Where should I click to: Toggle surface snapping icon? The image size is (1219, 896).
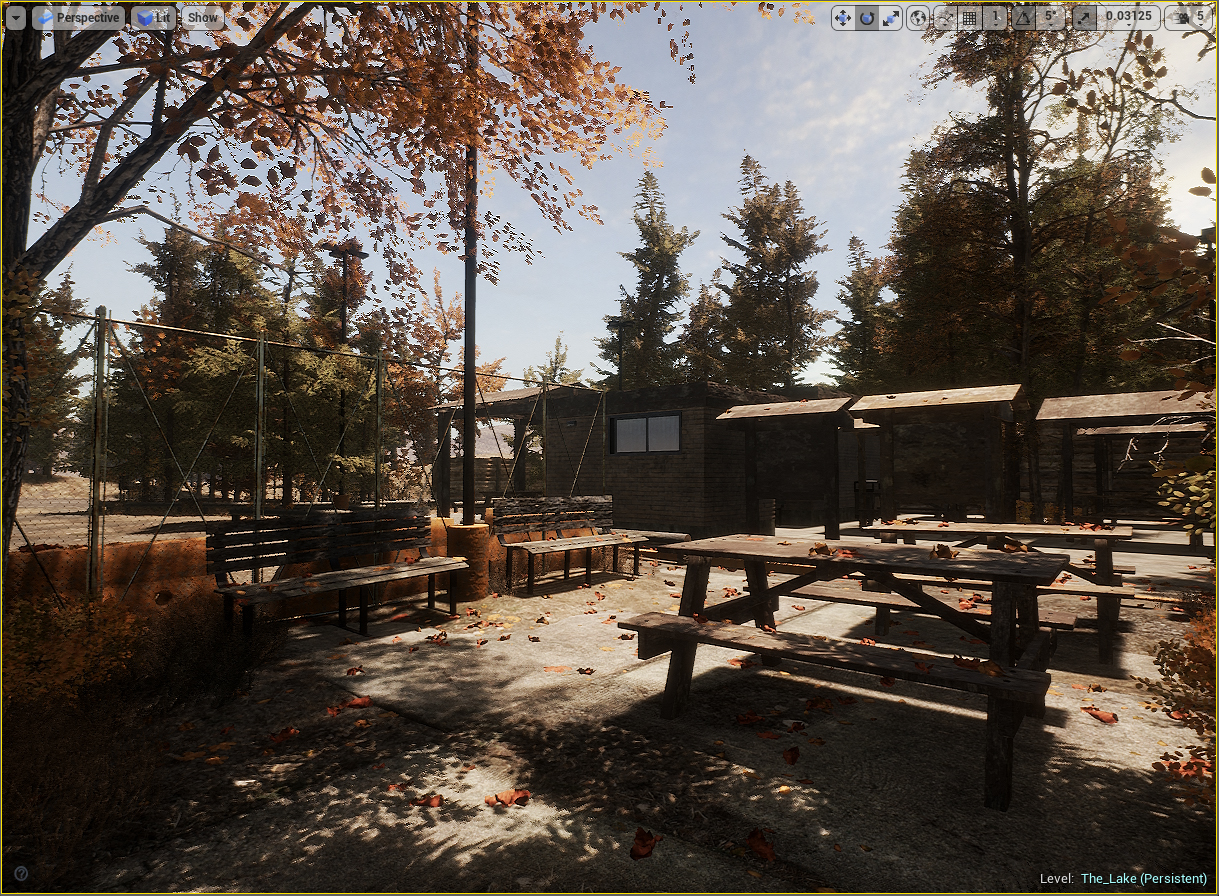pos(945,17)
